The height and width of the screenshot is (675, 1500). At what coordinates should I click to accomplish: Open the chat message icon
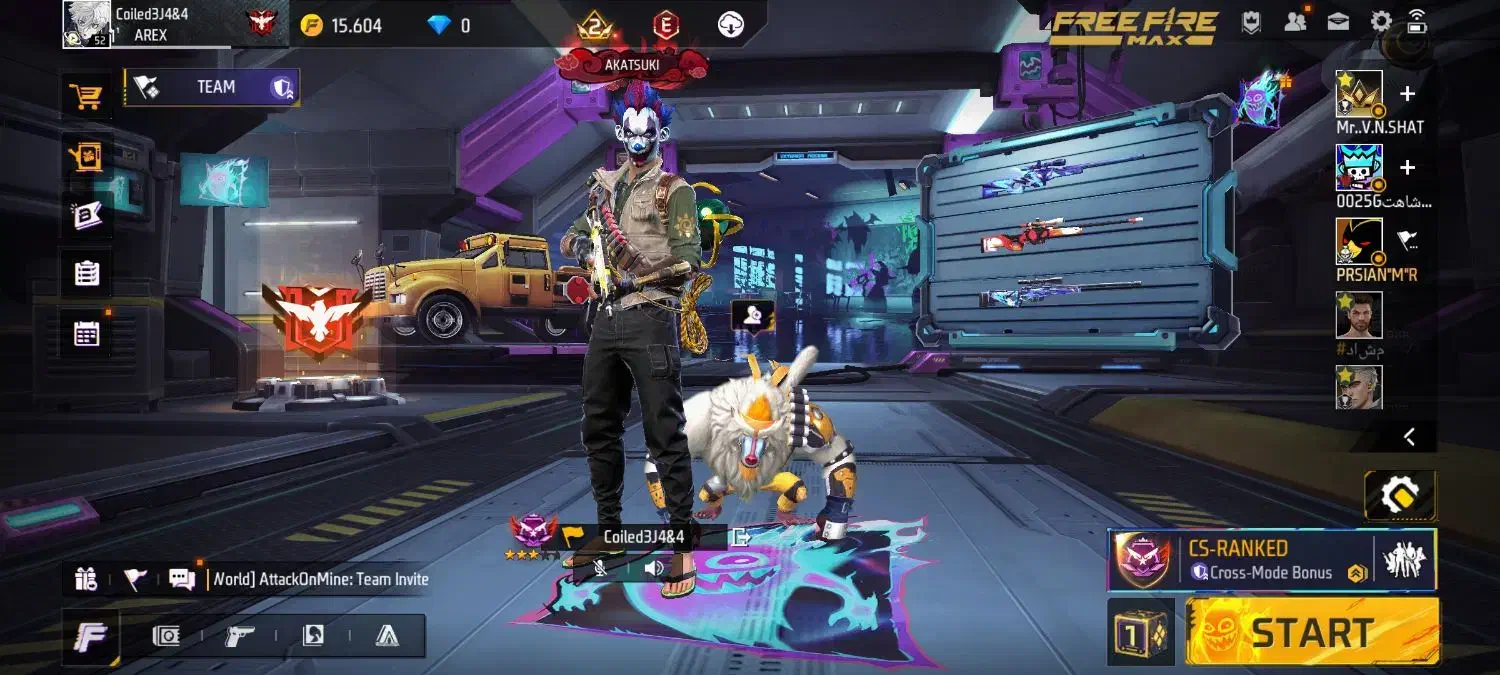point(181,579)
